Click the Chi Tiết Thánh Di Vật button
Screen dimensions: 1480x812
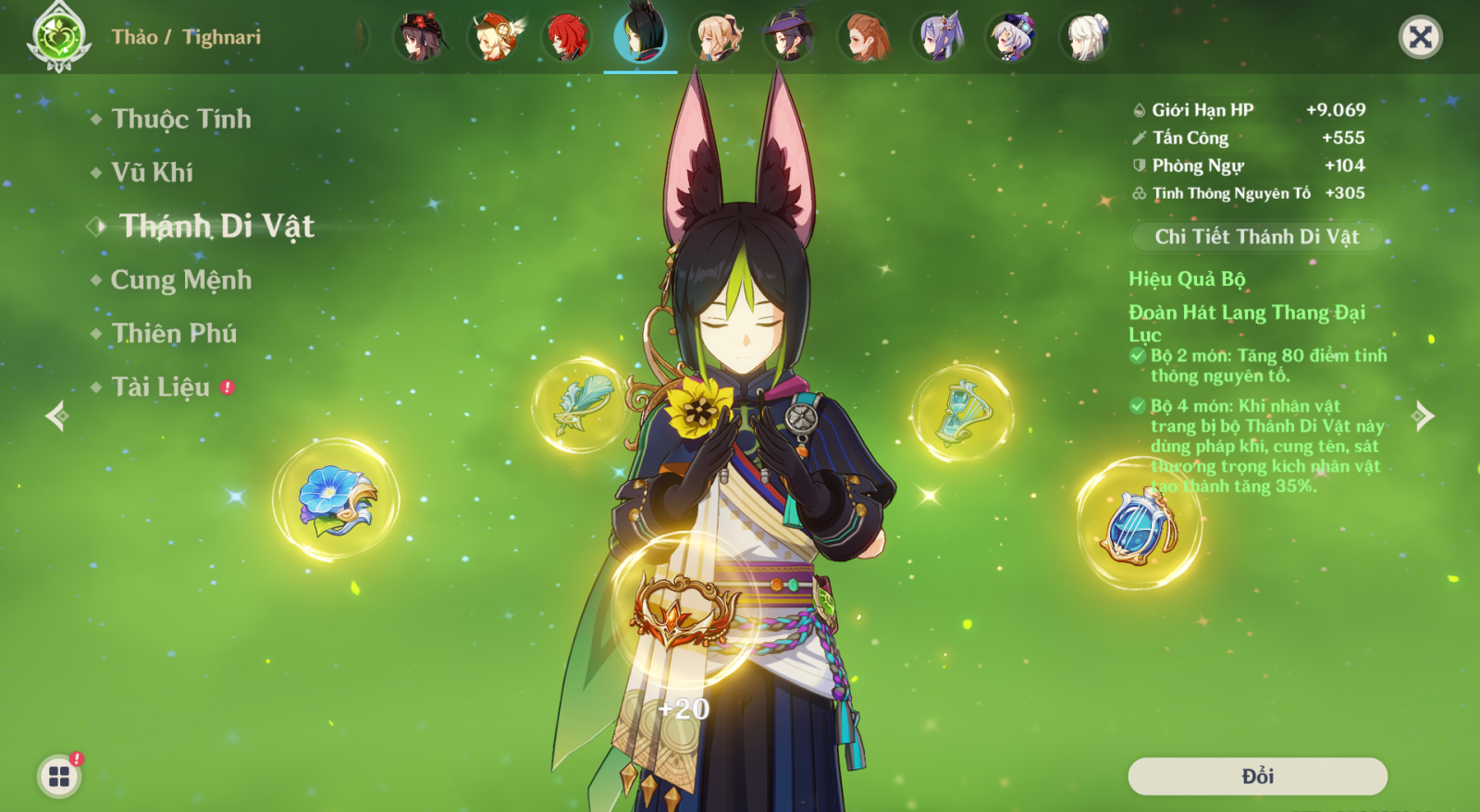click(x=1256, y=237)
